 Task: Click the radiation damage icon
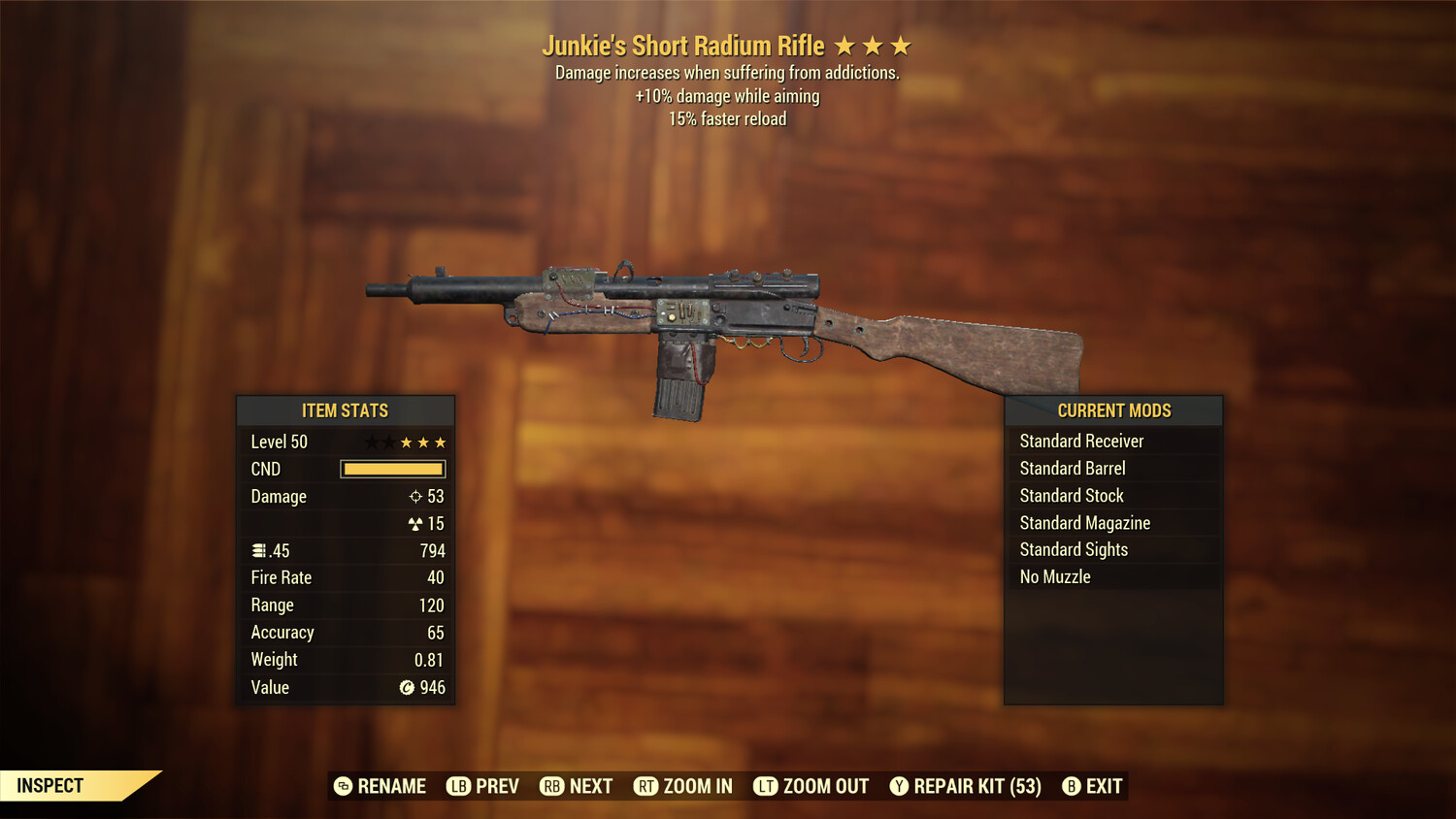415,523
